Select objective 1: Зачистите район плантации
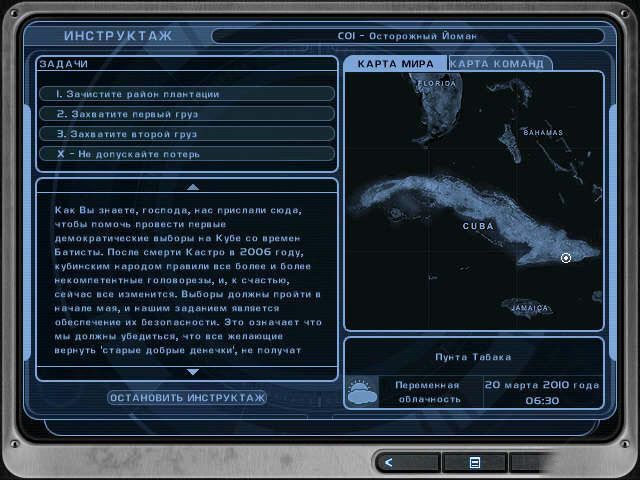The image size is (640, 480). (187, 94)
